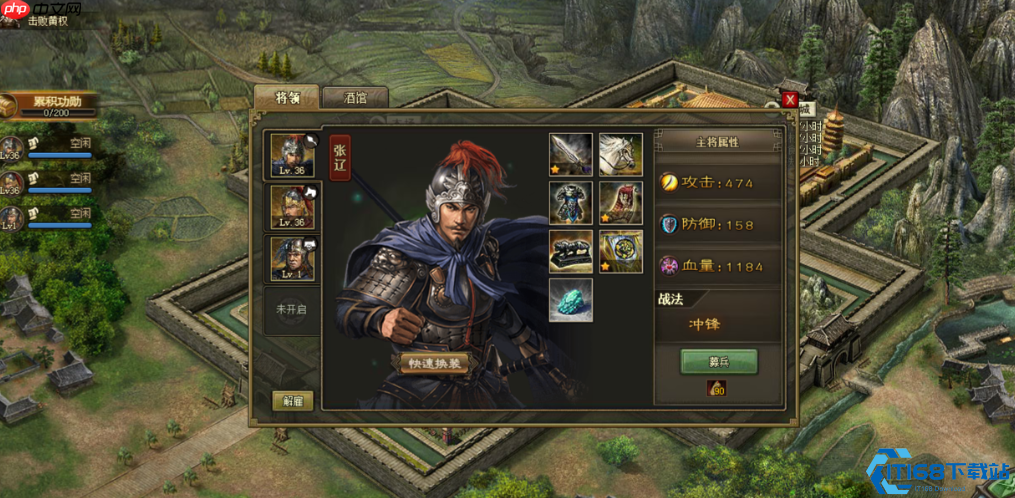
Task: Click the locked 未开启 general slot
Action: tap(292, 309)
